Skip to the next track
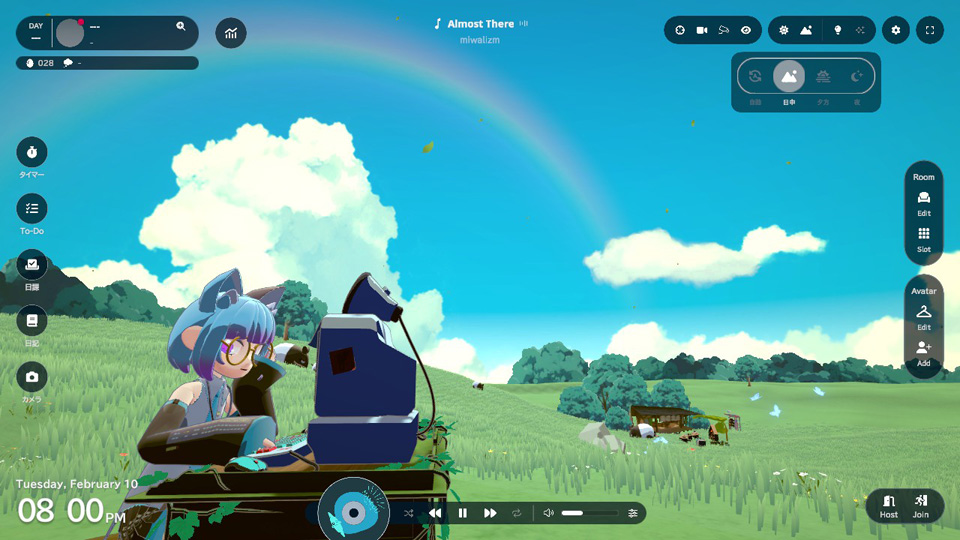The image size is (960, 540). click(490, 513)
